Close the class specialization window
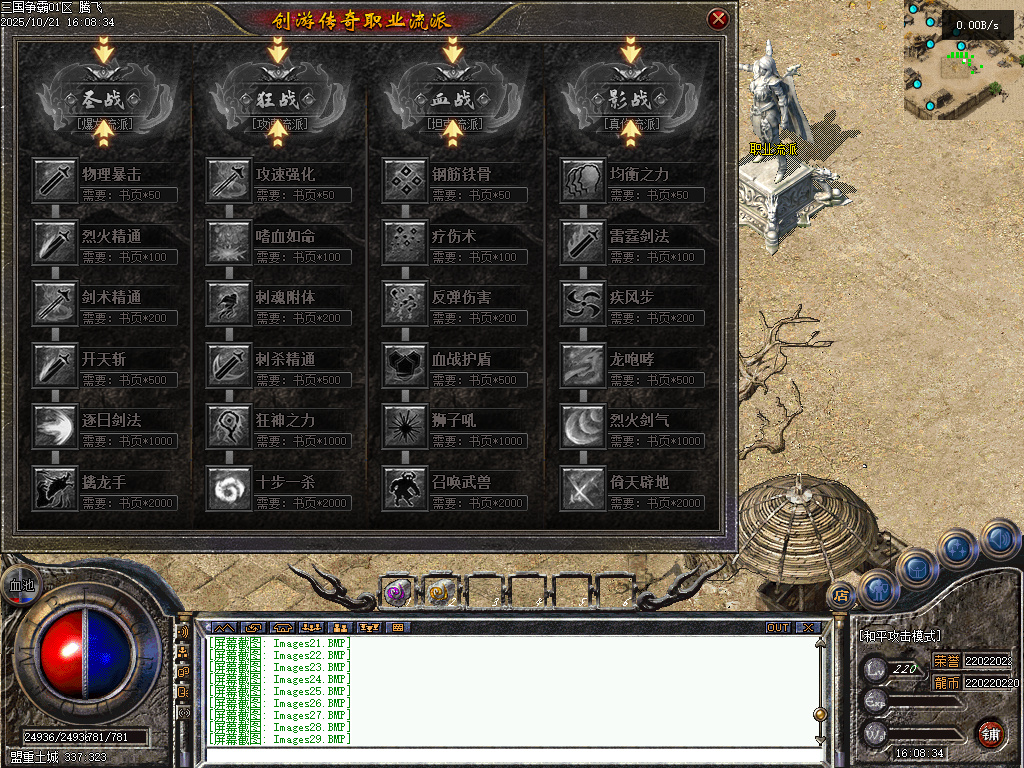Viewport: 1024px width, 768px height. (717, 19)
